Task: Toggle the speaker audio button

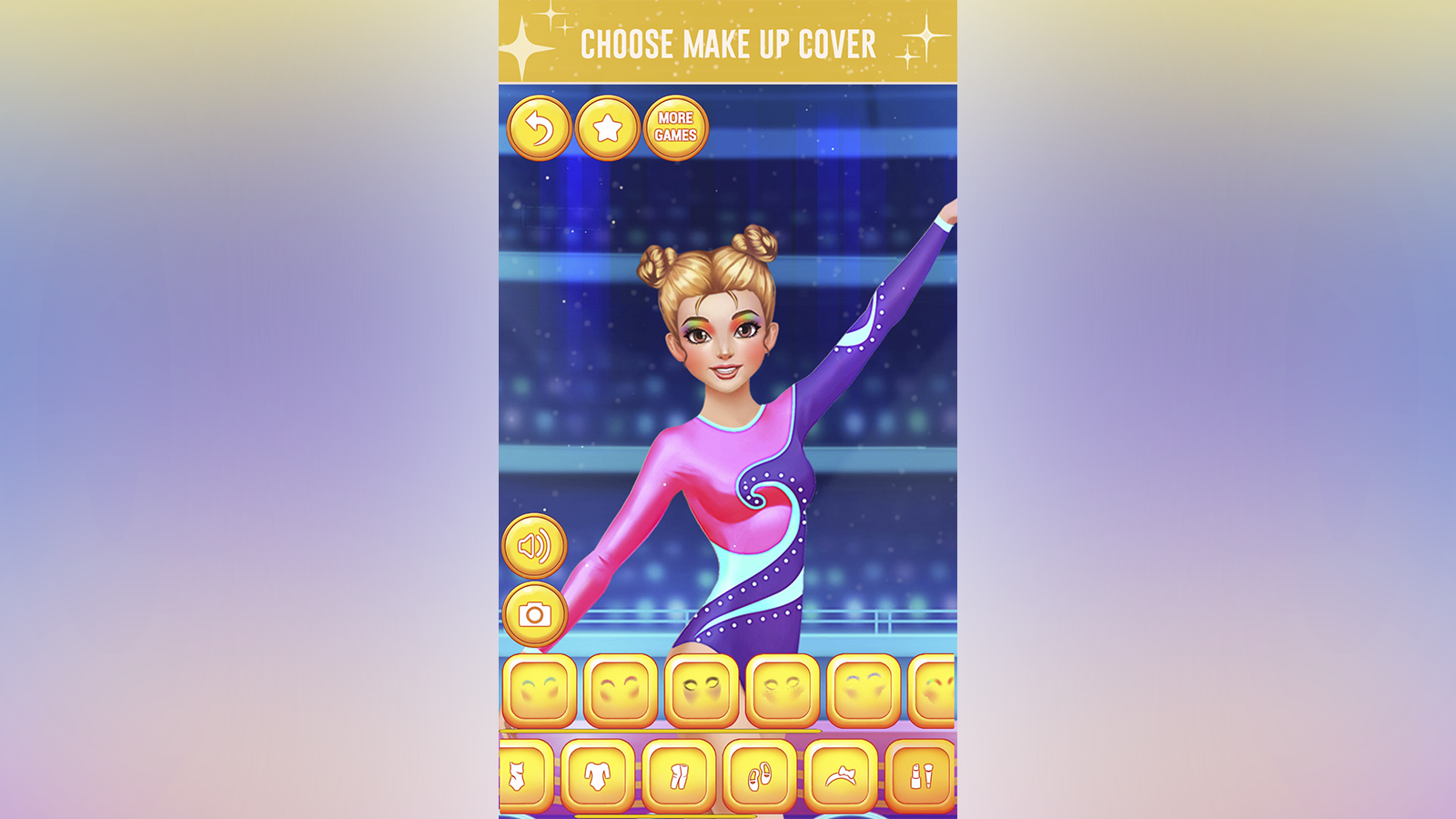Action: pos(535,546)
